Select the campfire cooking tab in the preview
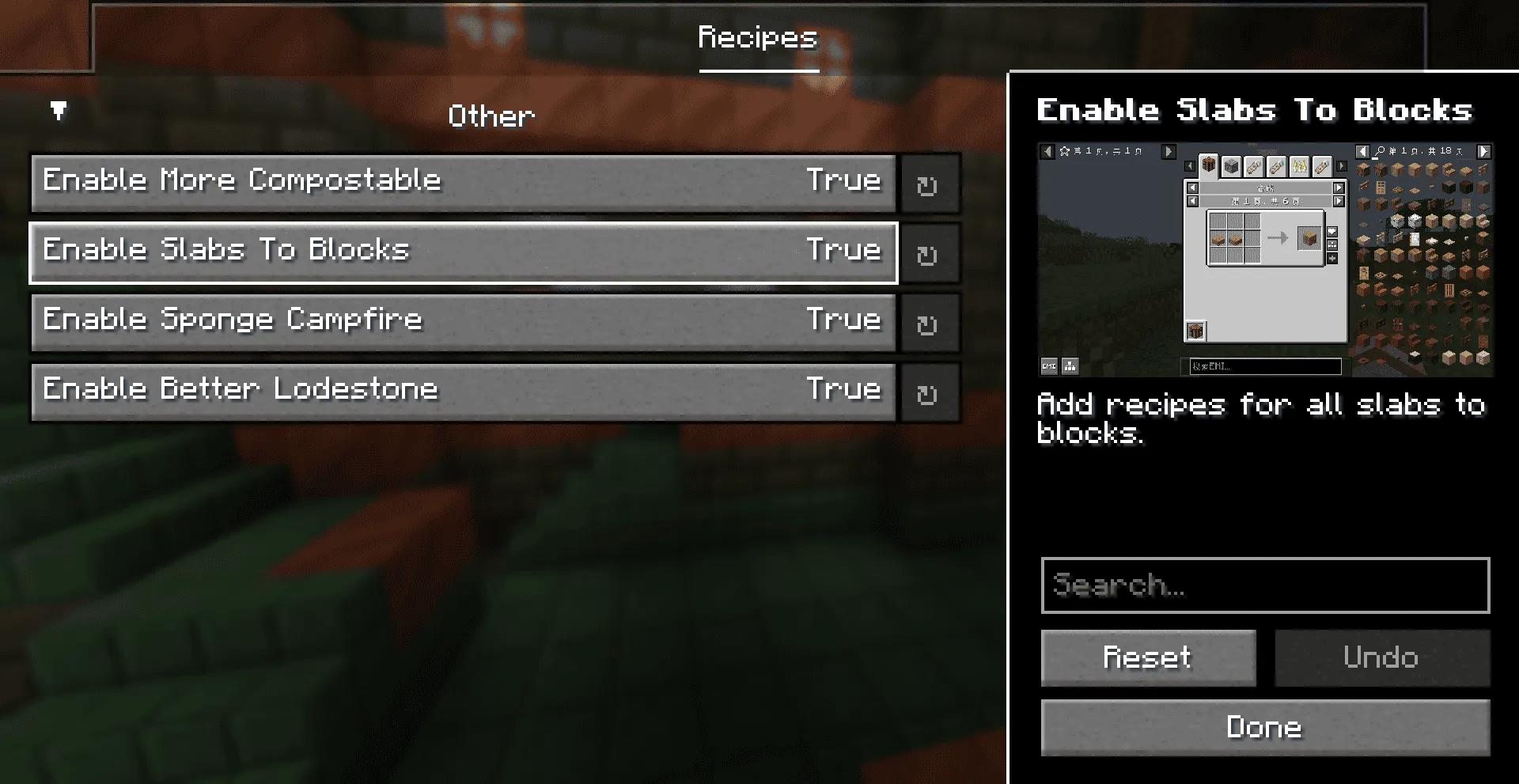 pos(1299,166)
